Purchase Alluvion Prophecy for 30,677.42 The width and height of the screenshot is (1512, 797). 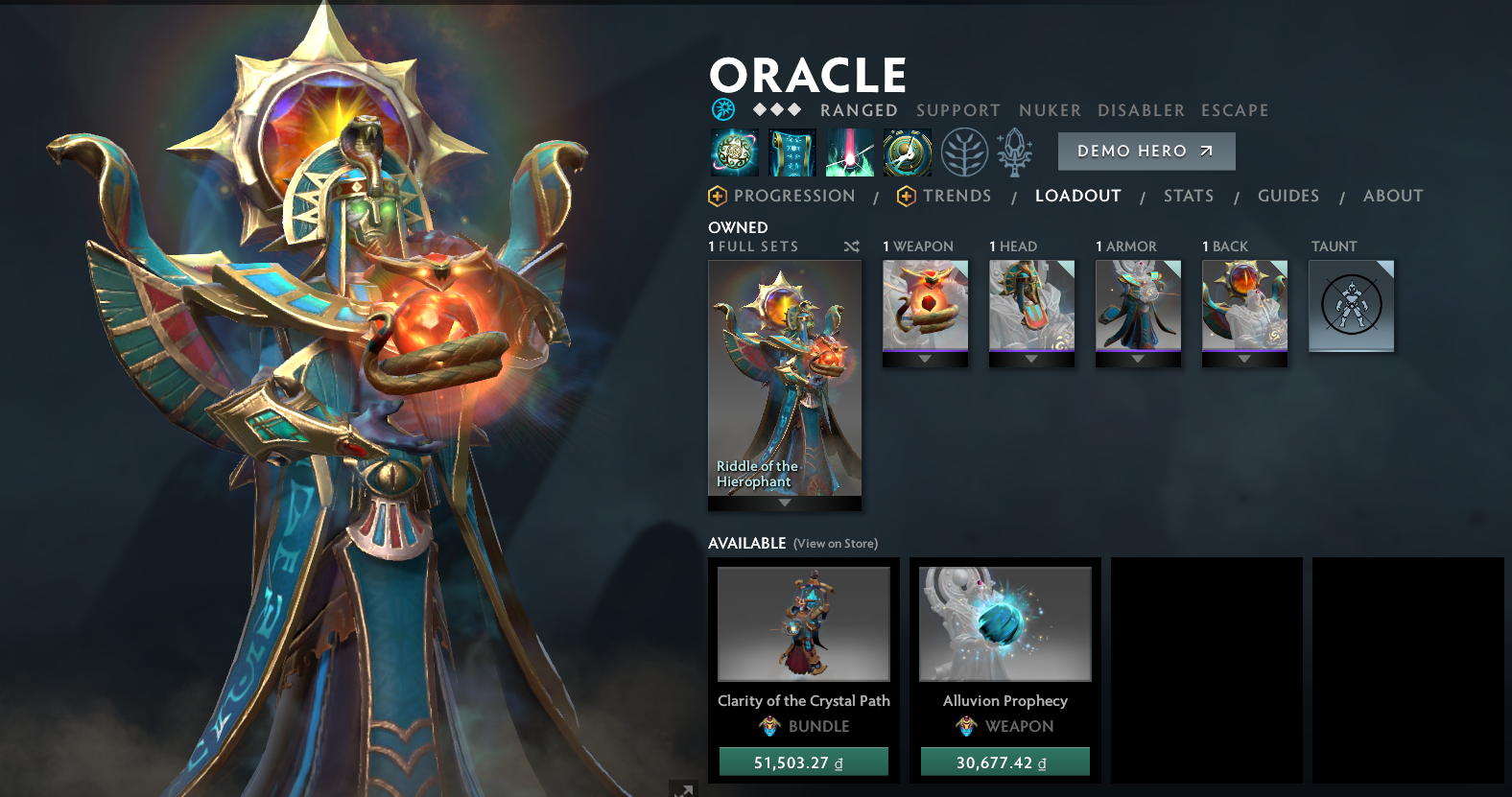(1004, 762)
